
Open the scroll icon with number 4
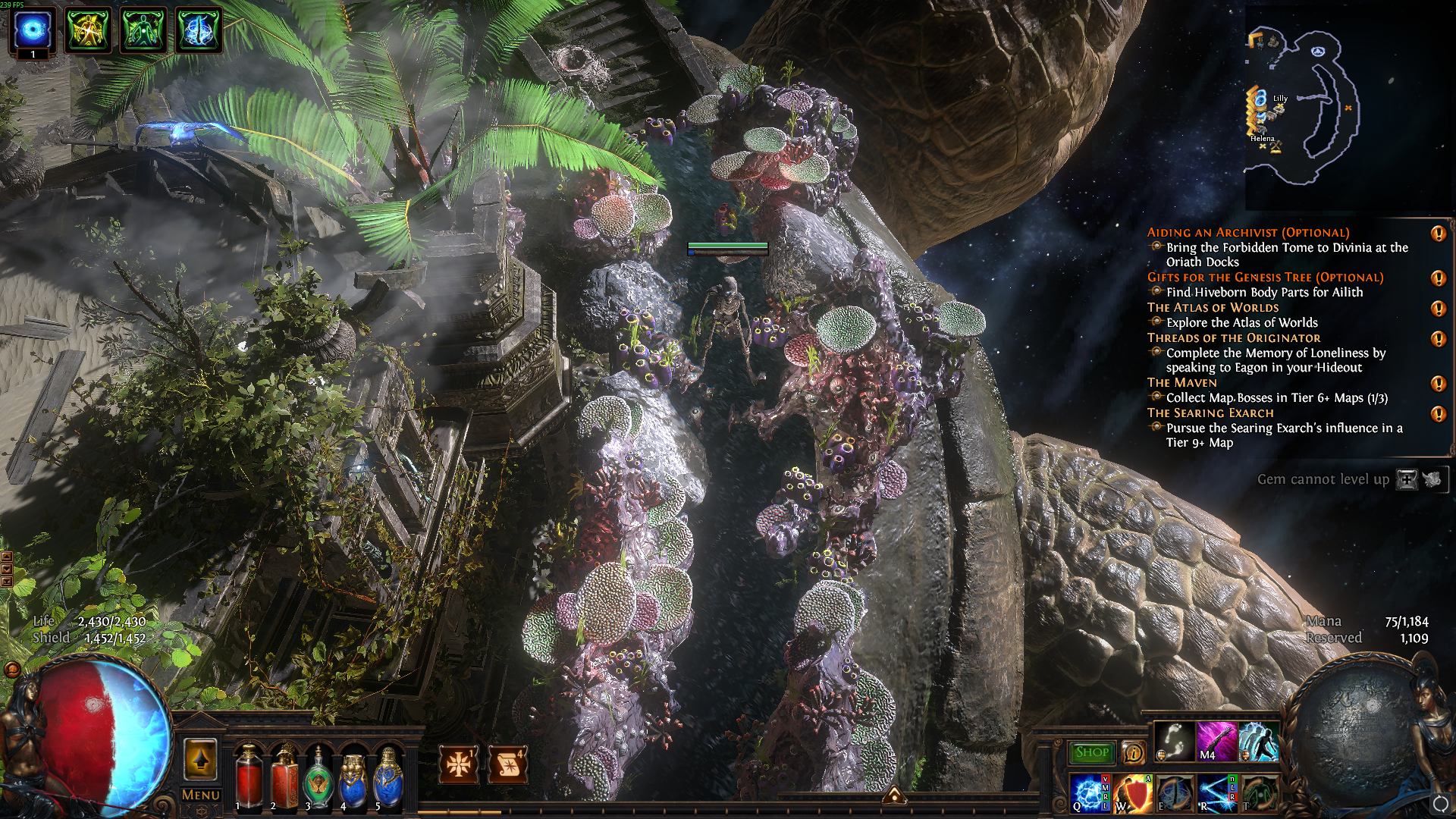(x=508, y=764)
